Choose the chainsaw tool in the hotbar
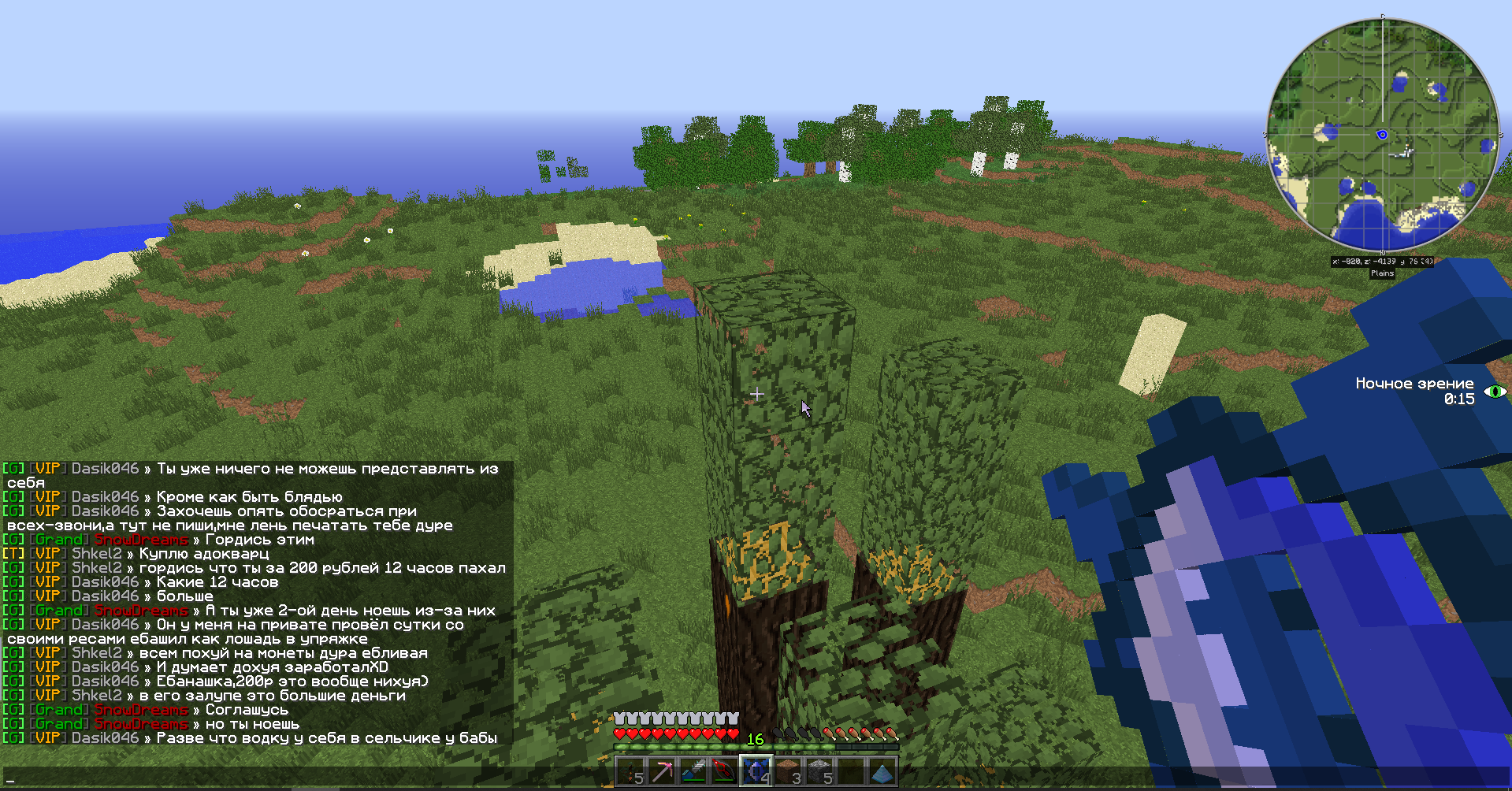This screenshot has height=791, width=1512. tap(693, 772)
